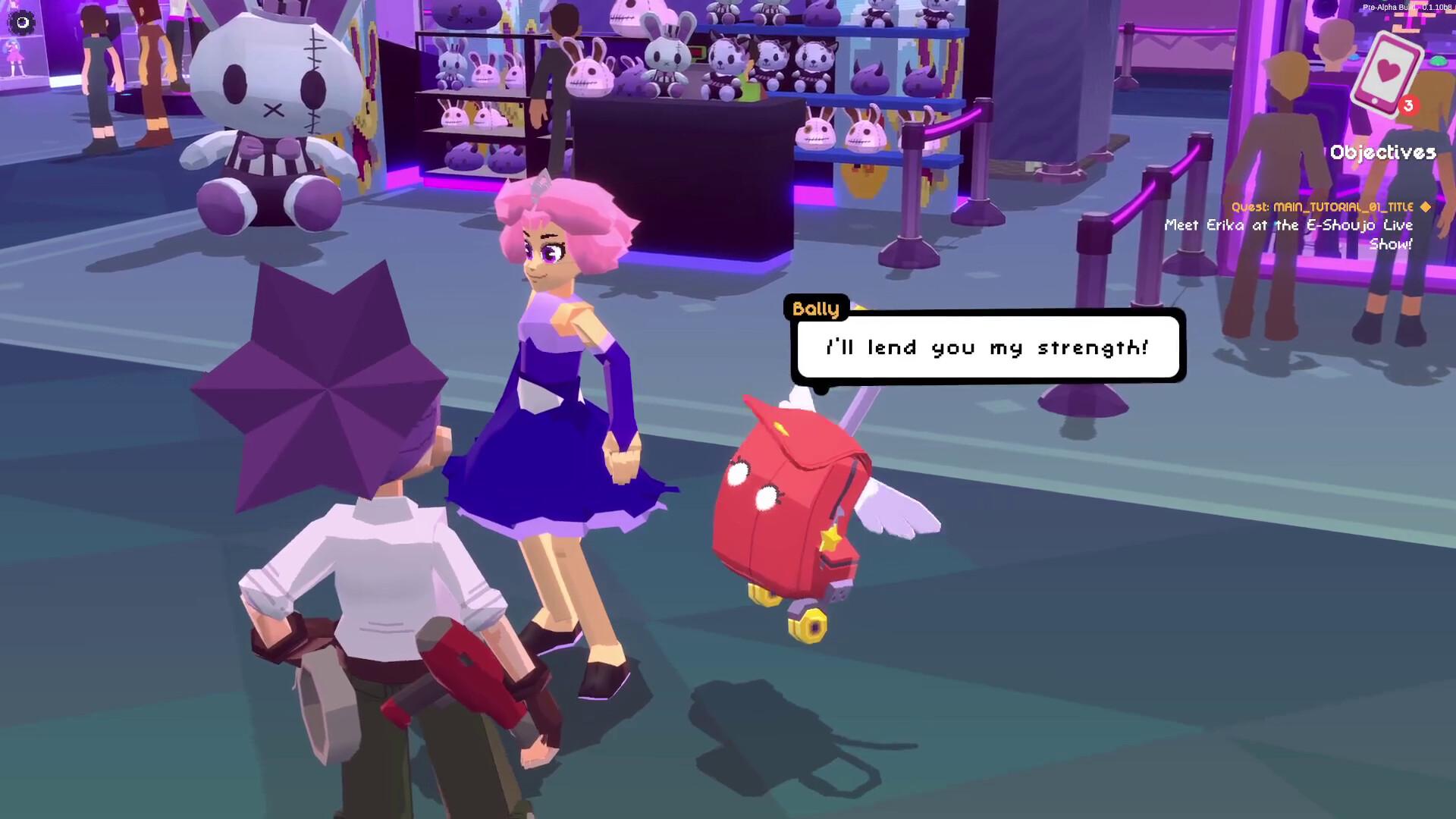Click the Bally nameplate on the dialogue box
This screenshot has height=819, width=1456.
pos(815,309)
